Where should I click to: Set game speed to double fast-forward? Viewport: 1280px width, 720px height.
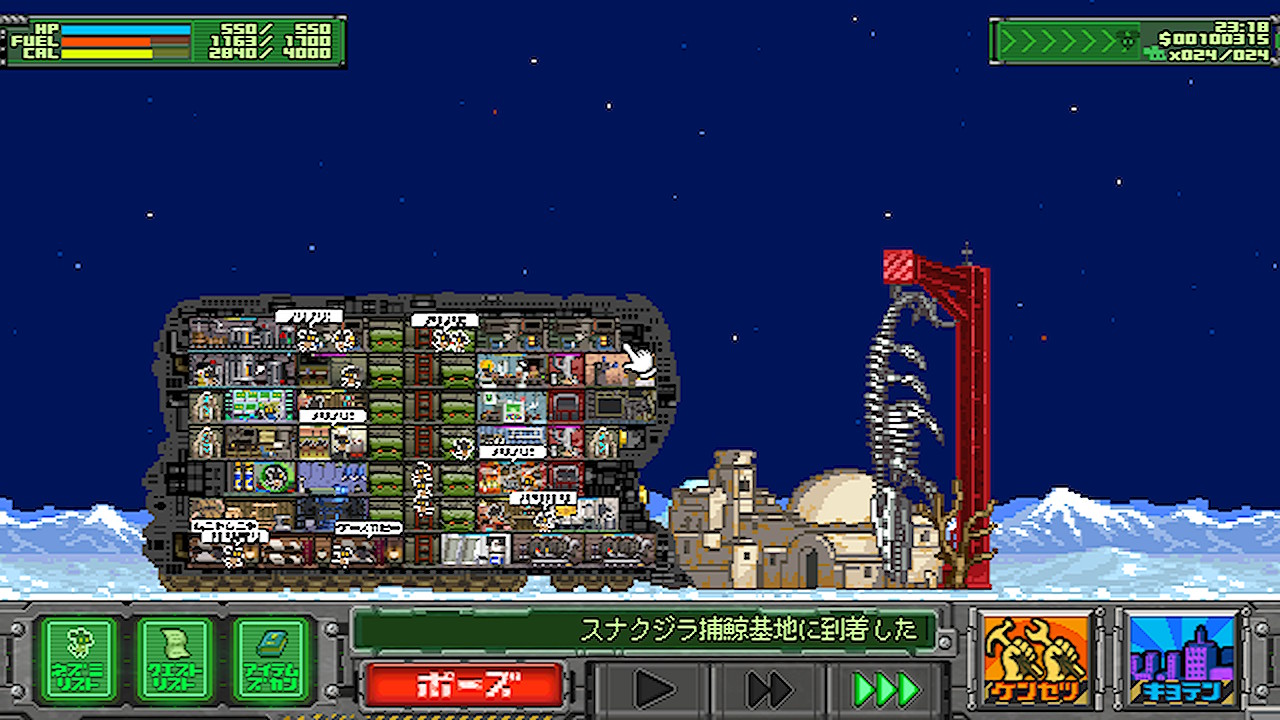(769, 689)
